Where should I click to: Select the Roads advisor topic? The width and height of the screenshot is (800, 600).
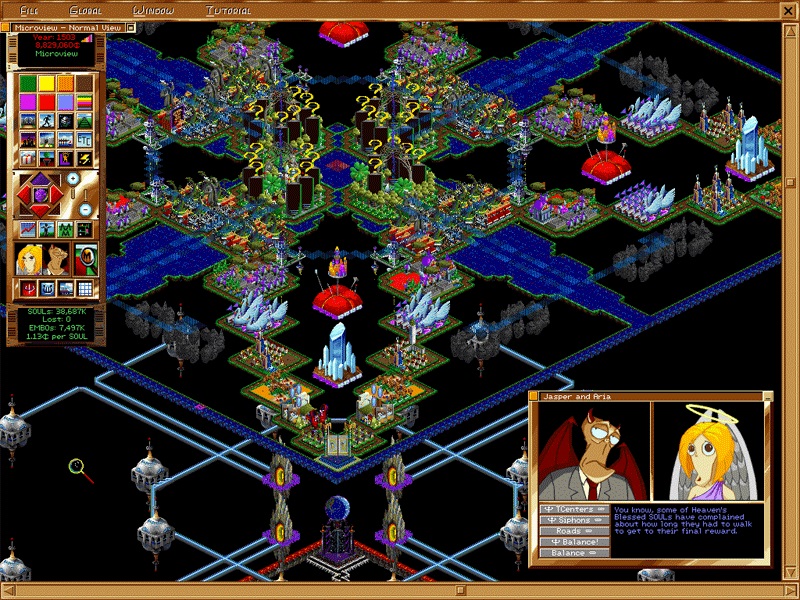click(x=573, y=531)
